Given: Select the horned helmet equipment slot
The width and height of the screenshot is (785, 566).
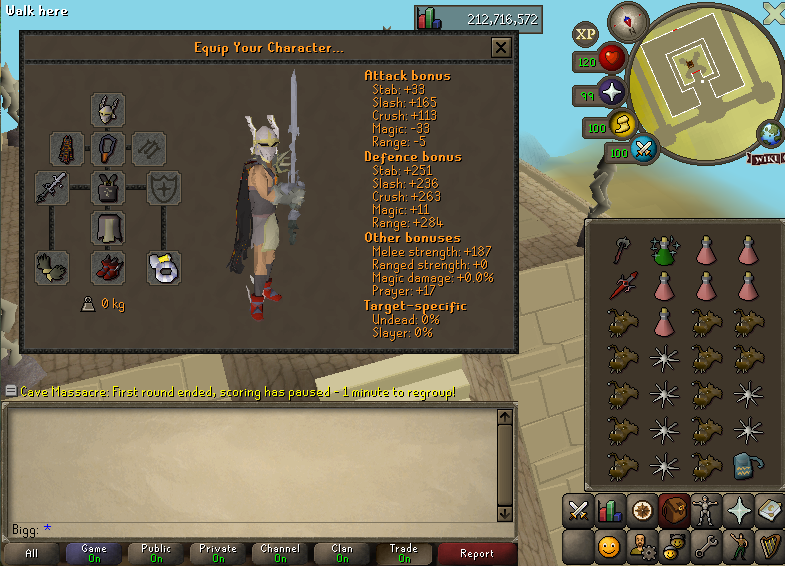Looking at the screenshot, I should click(107, 109).
